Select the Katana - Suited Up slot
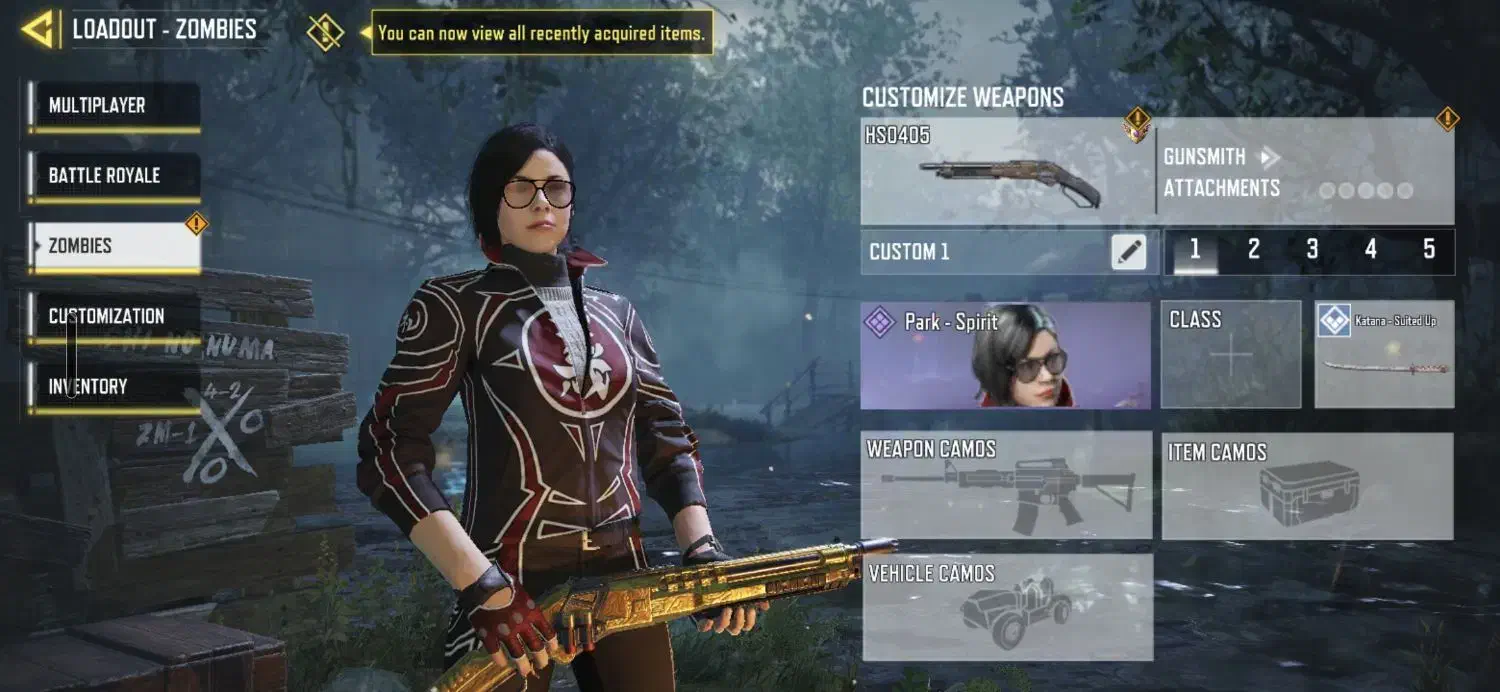Screen dimensions: 1500x692 (x=1384, y=356)
